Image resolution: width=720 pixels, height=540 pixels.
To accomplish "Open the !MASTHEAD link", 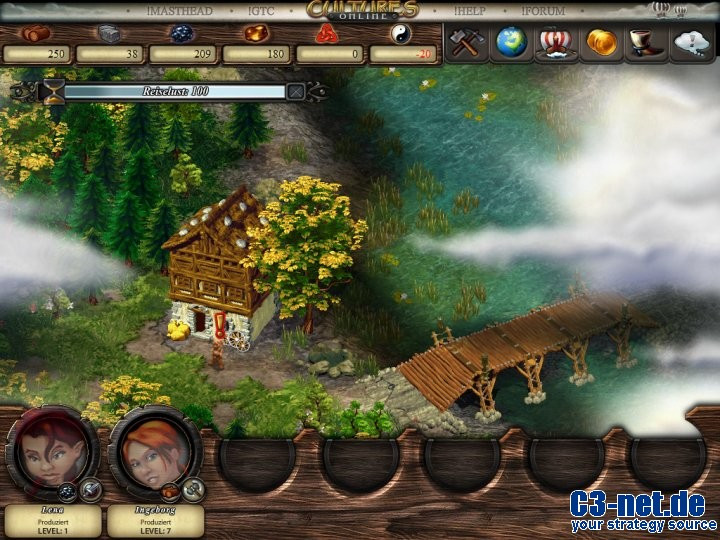I will click(x=181, y=11).
